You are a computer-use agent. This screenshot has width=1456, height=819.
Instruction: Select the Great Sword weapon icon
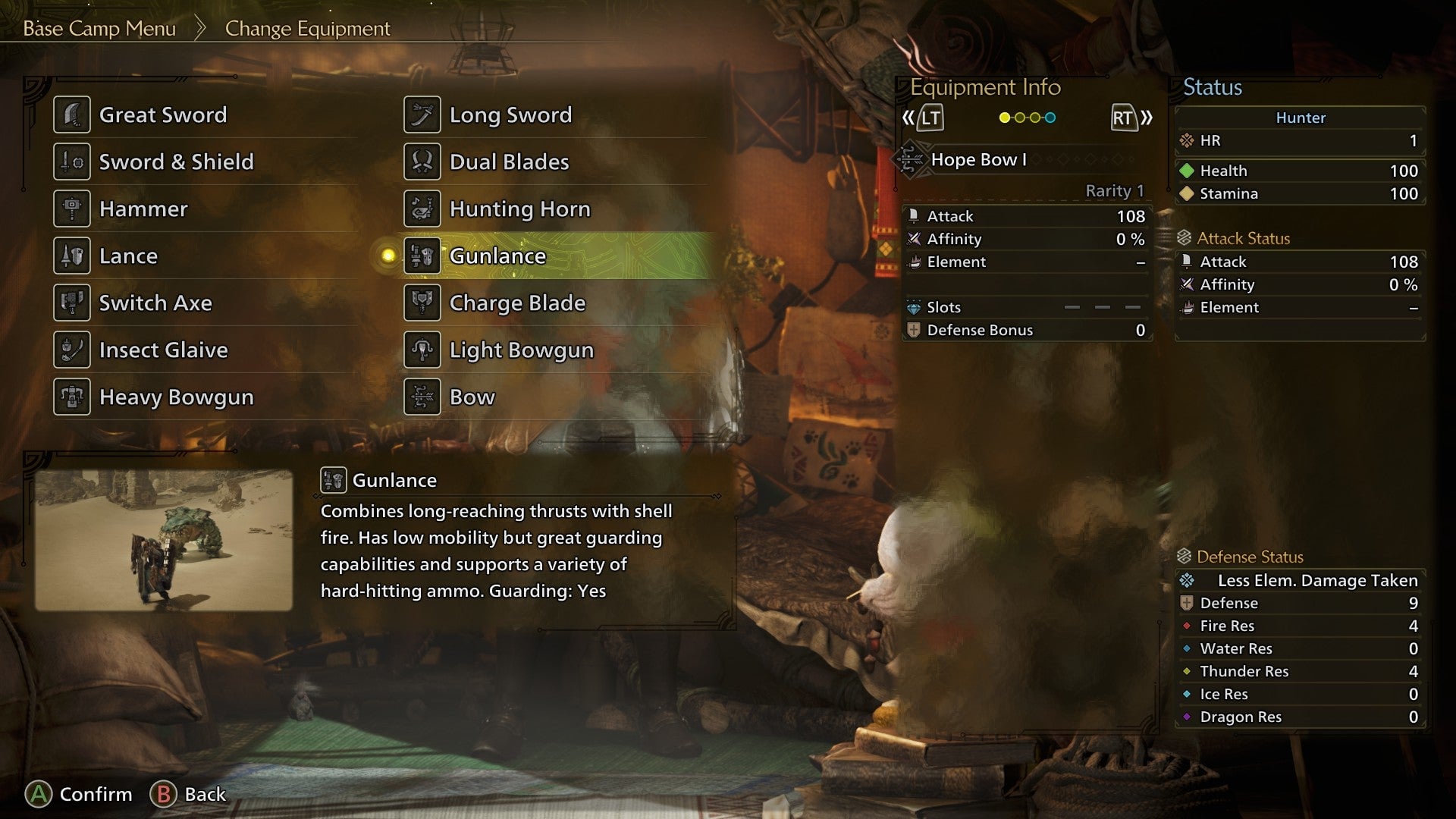pyautogui.click(x=72, y=115)
